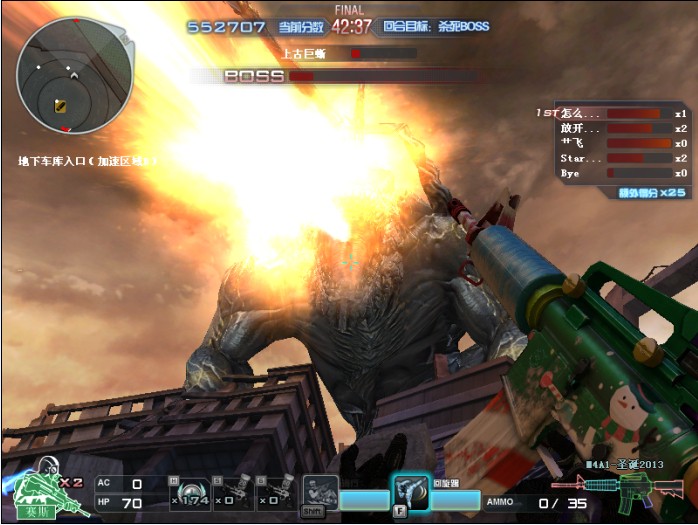Select the item slot holding 174
This screenshot has width=698, height=525.
(x=189, y=493)
